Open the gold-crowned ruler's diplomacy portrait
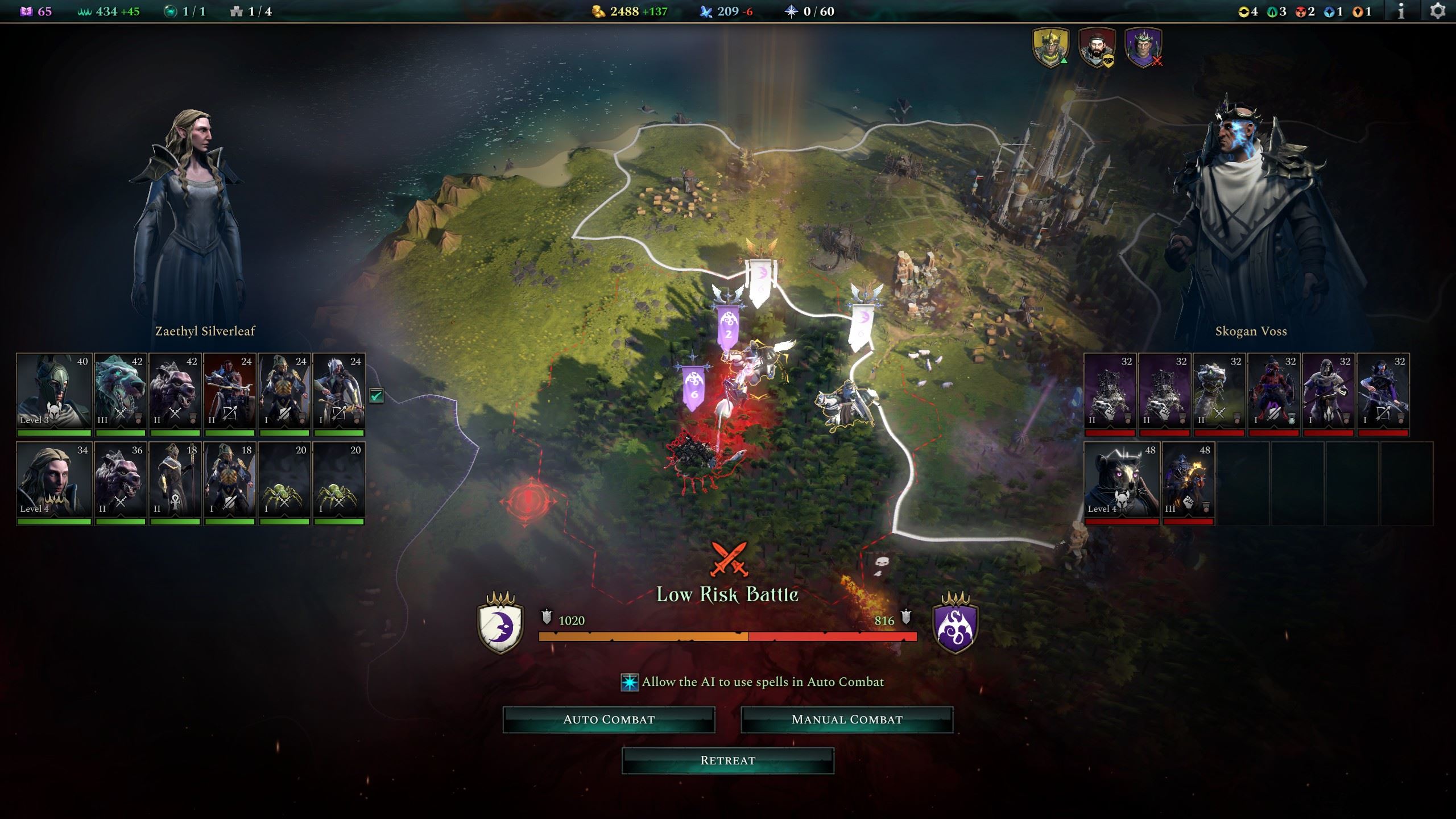 click(1050, 47)
